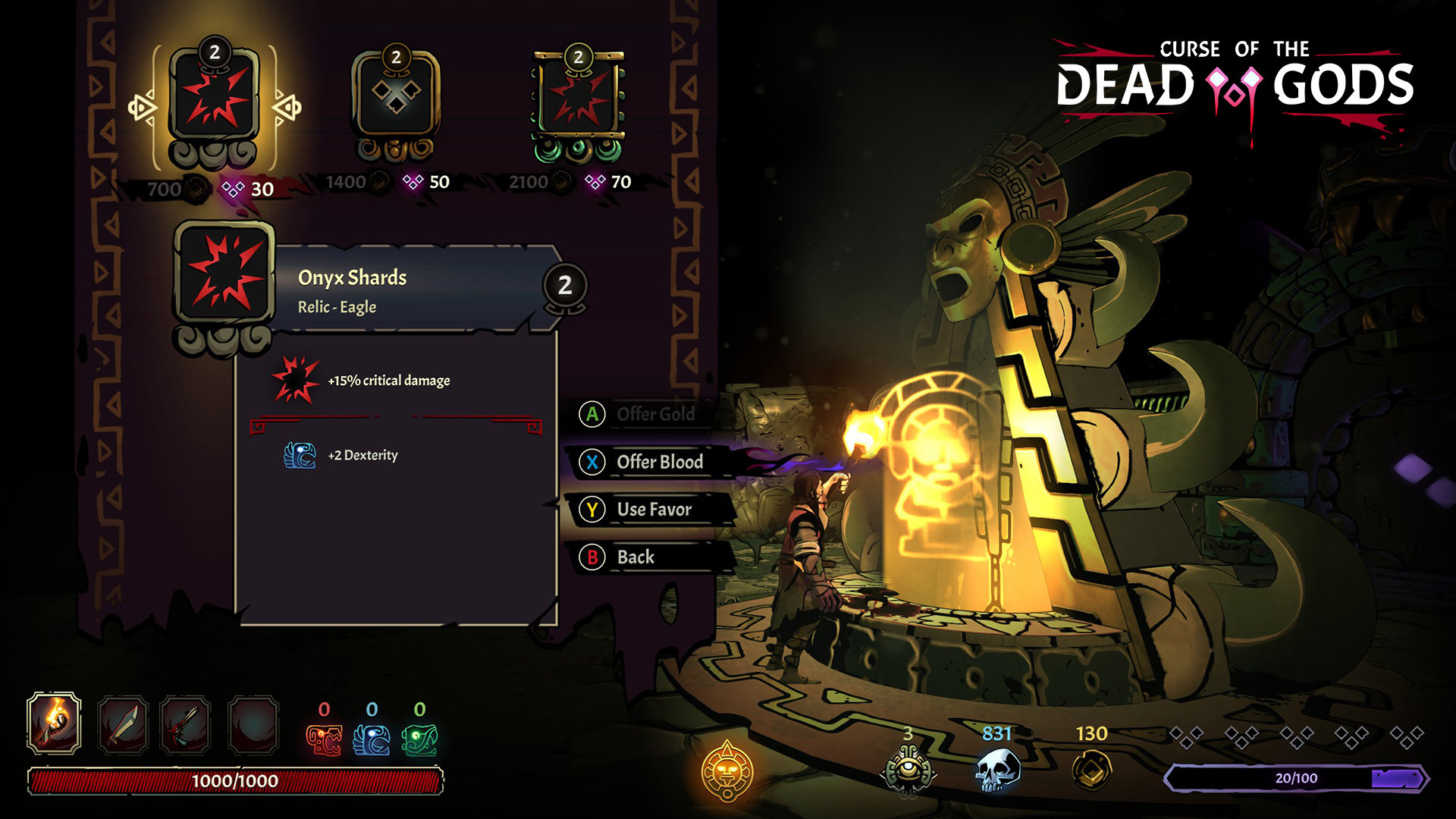This screenshot has width=1456, height=819.
Task: Choose Offer Gold option
Action: pos(654,414)
